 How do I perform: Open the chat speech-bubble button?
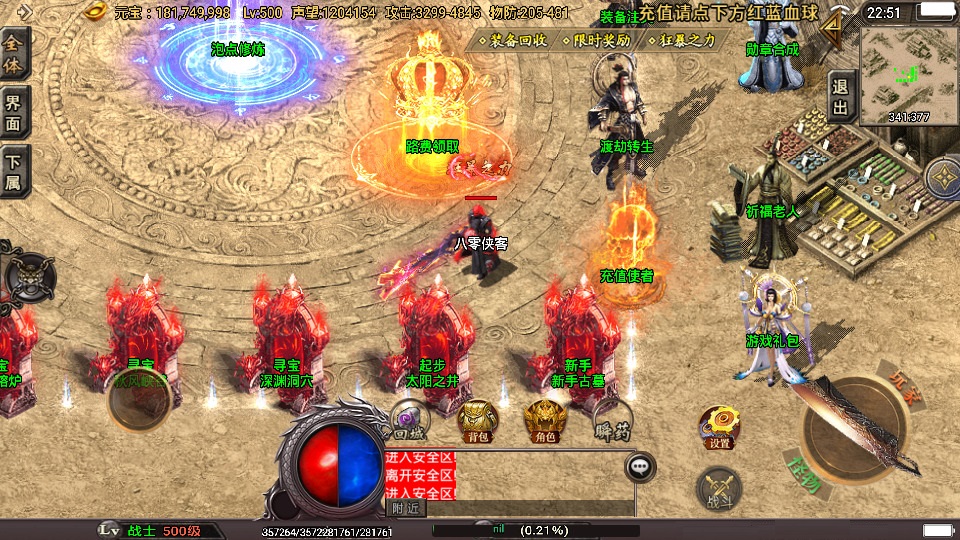tap(640, 466)
